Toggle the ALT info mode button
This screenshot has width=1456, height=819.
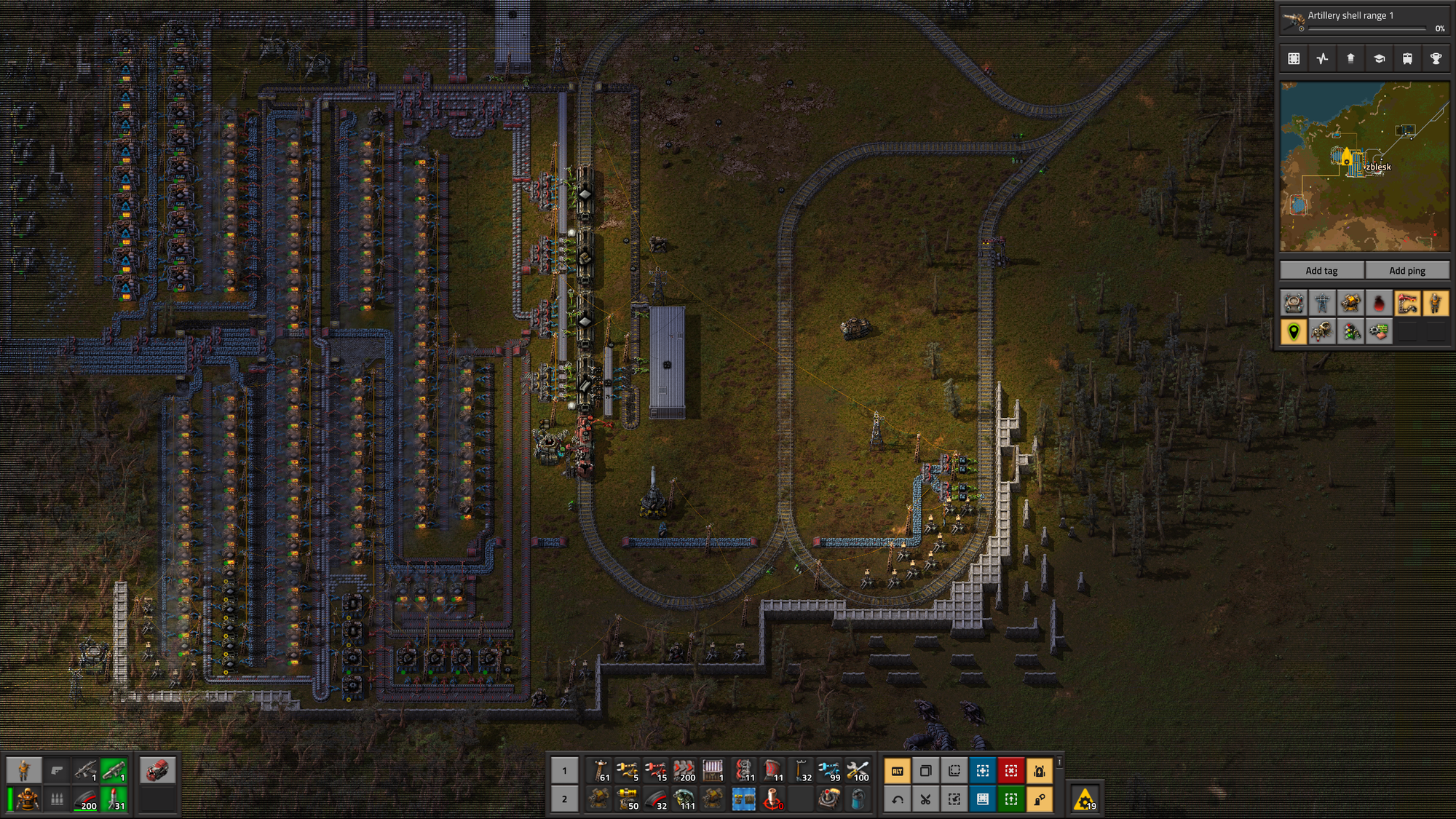(897, 770)
